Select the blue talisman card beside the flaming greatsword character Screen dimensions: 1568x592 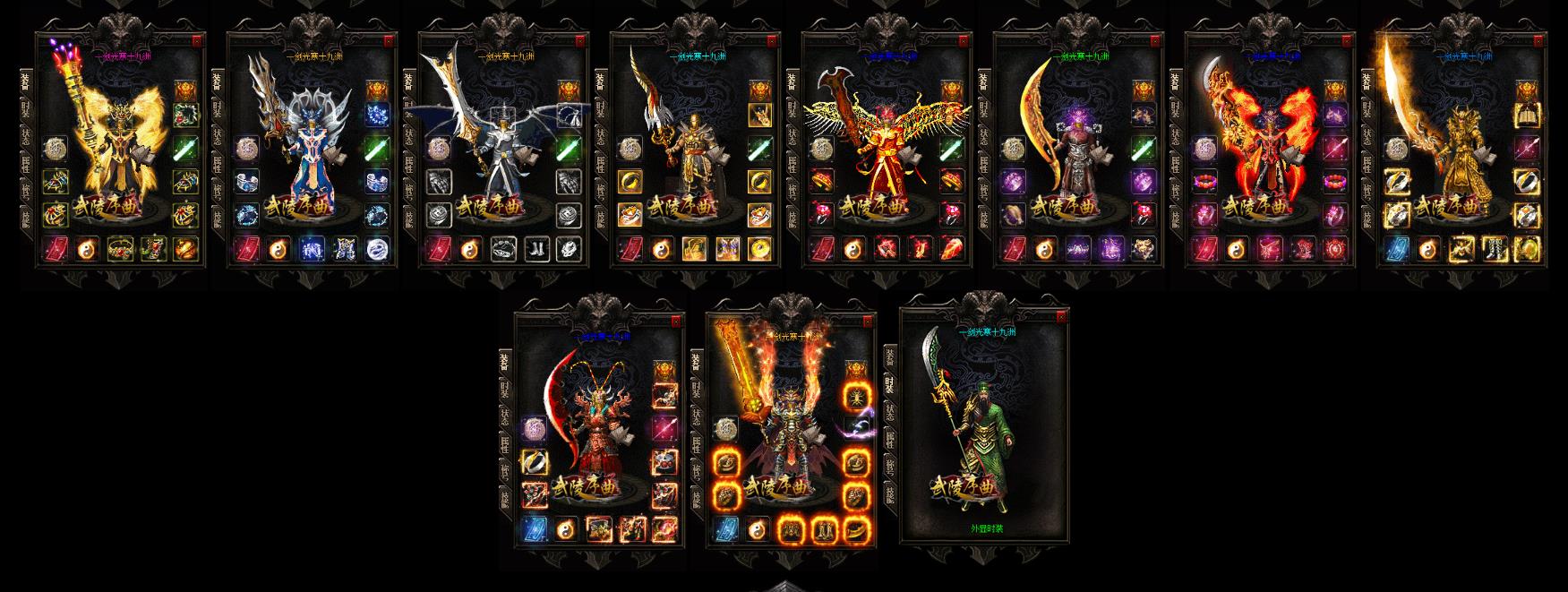click(724, 530)
